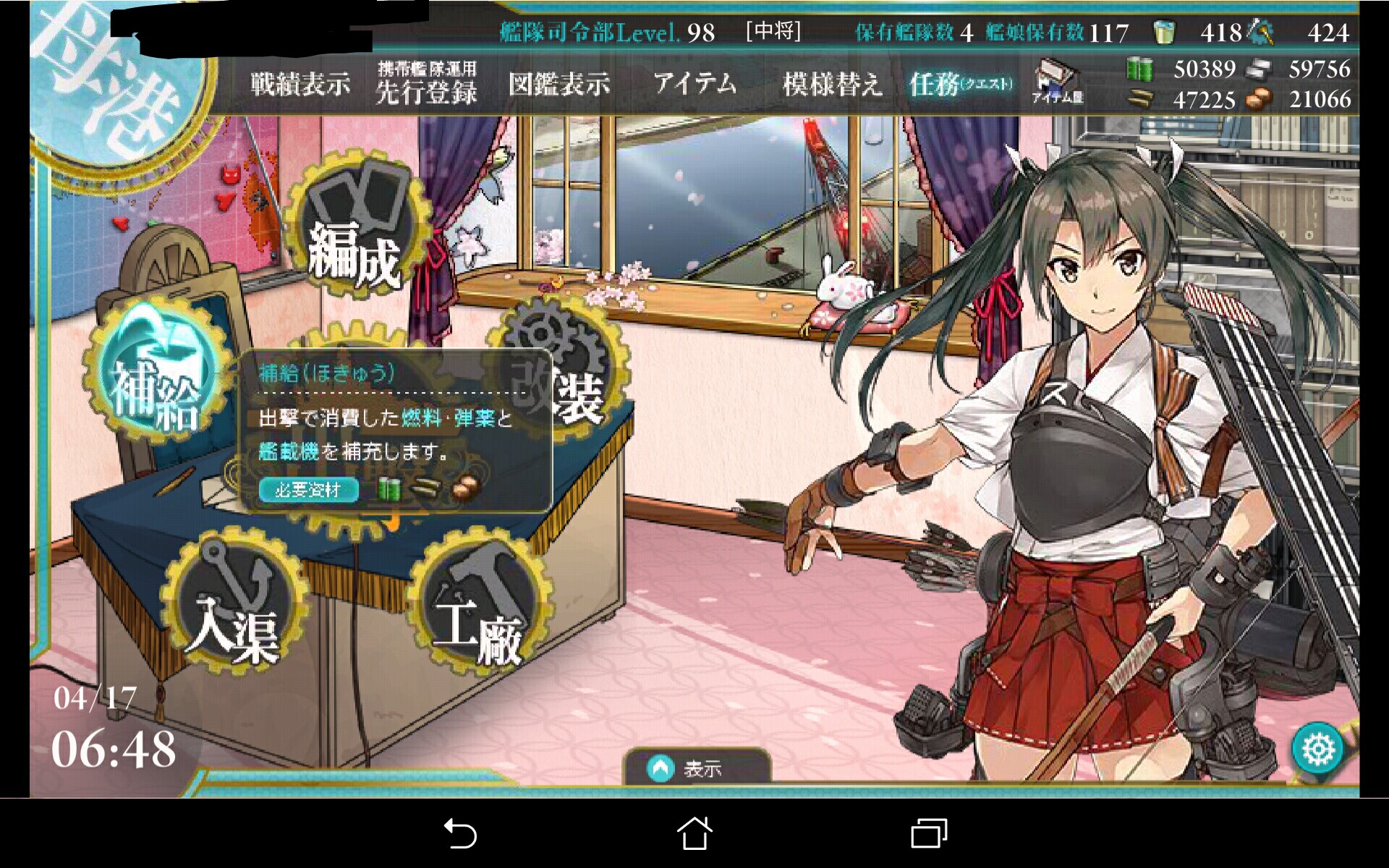Tap the Android home navigation button
This screenshot has width=1389, height=868.
pos(694,833)
